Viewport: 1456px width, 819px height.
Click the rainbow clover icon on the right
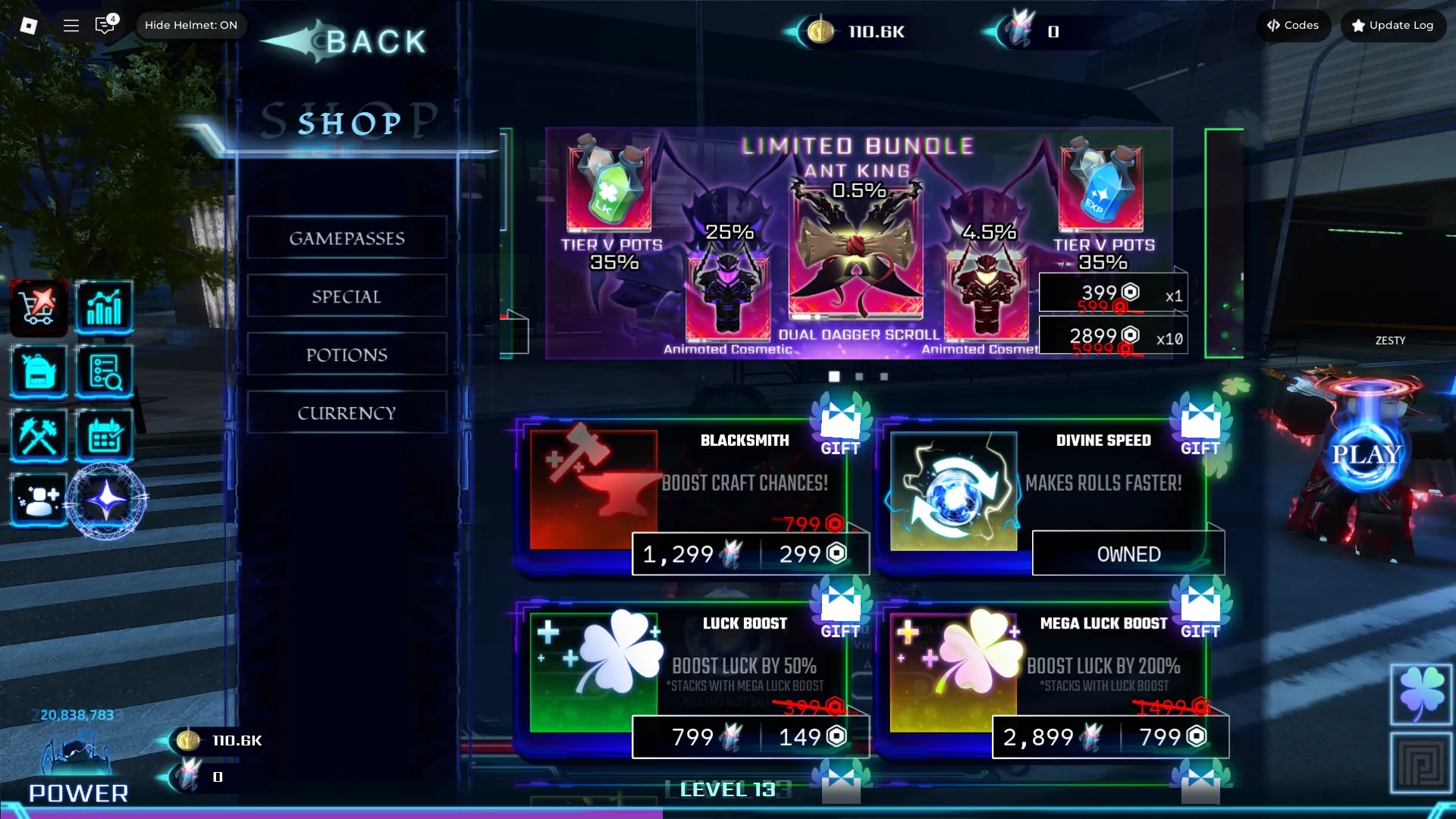1421,693
